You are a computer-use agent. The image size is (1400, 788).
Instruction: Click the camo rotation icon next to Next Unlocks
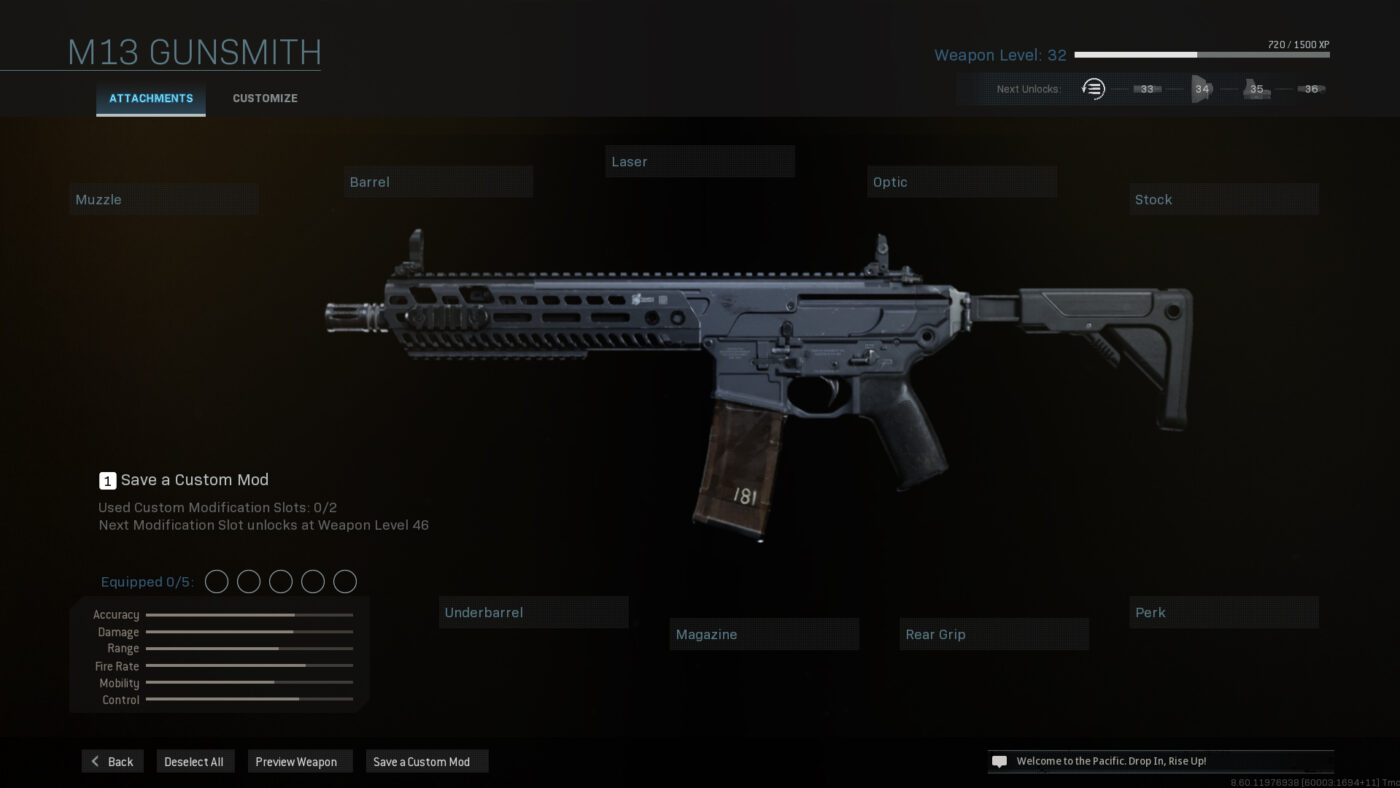pyautogui.click(x=1093, y=88)
